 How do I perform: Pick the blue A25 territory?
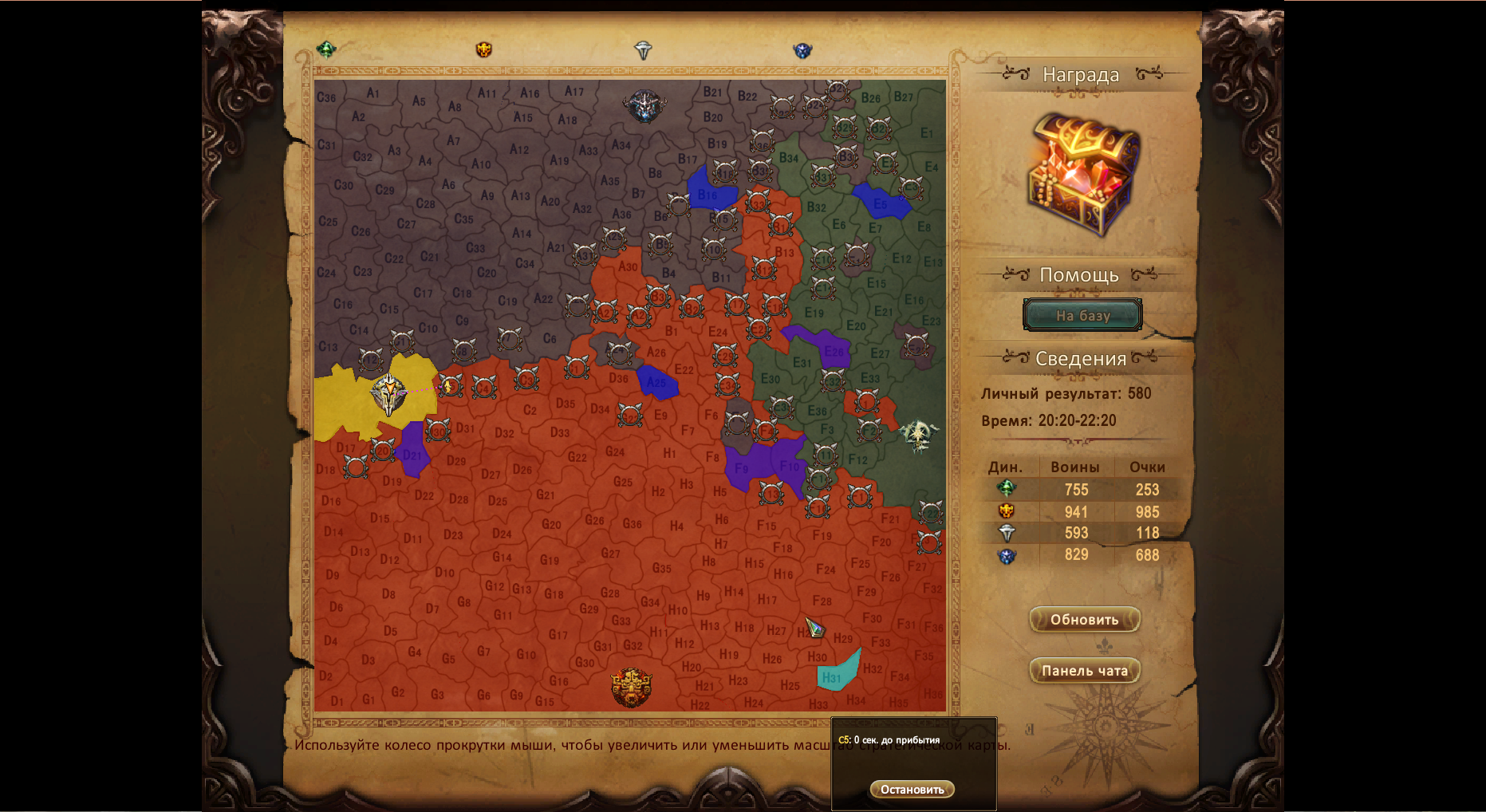656,382
